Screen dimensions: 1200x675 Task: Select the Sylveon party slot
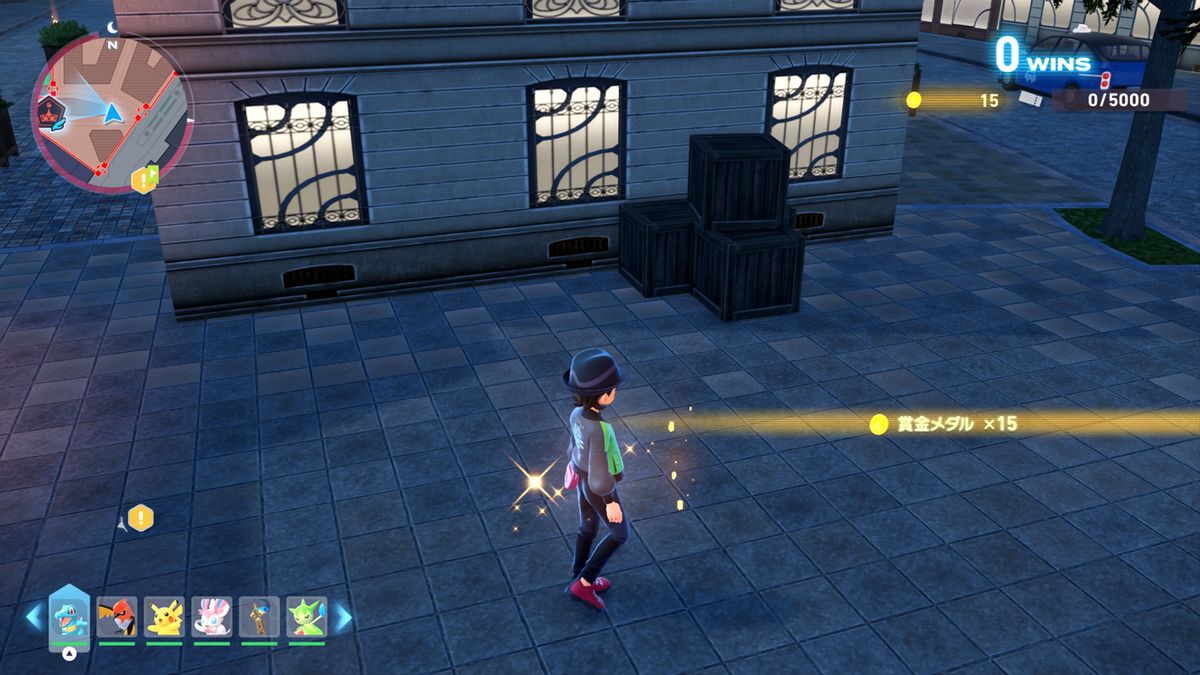point(212,616)
